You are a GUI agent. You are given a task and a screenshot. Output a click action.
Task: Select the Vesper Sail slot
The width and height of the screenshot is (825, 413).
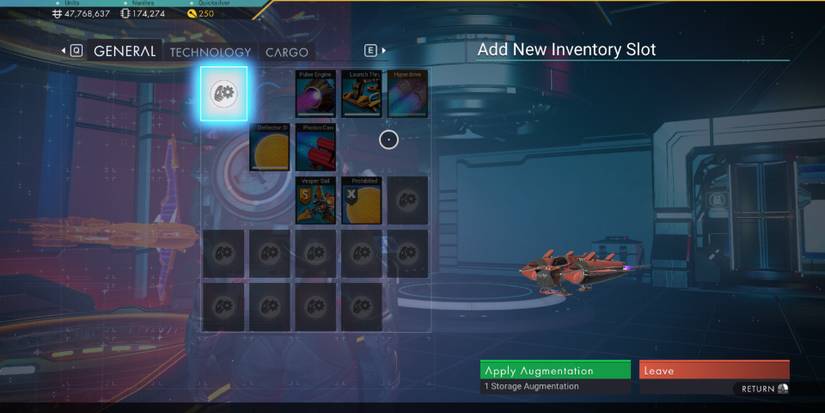pos(316,200)
